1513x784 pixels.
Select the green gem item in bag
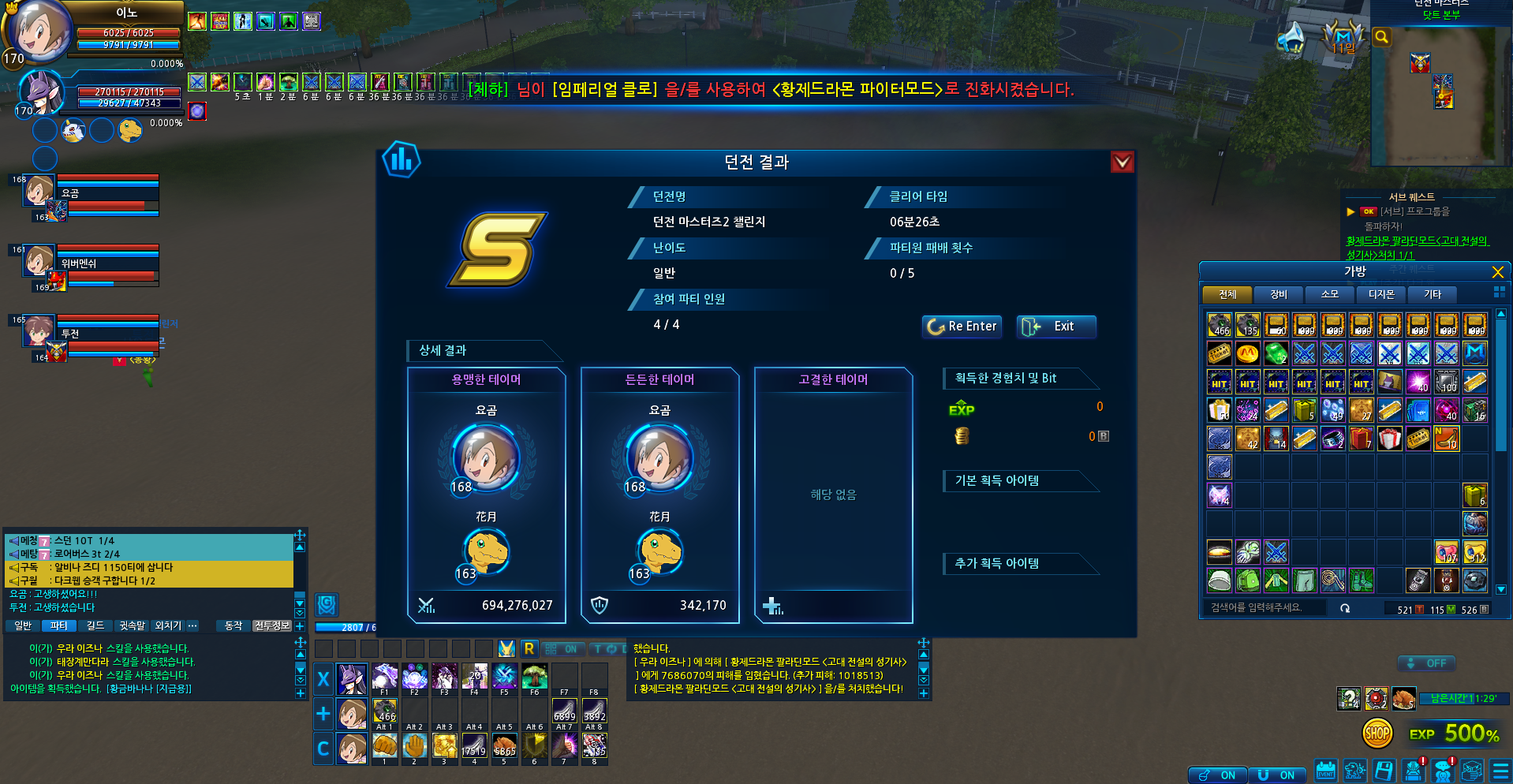click(1276, 353)
